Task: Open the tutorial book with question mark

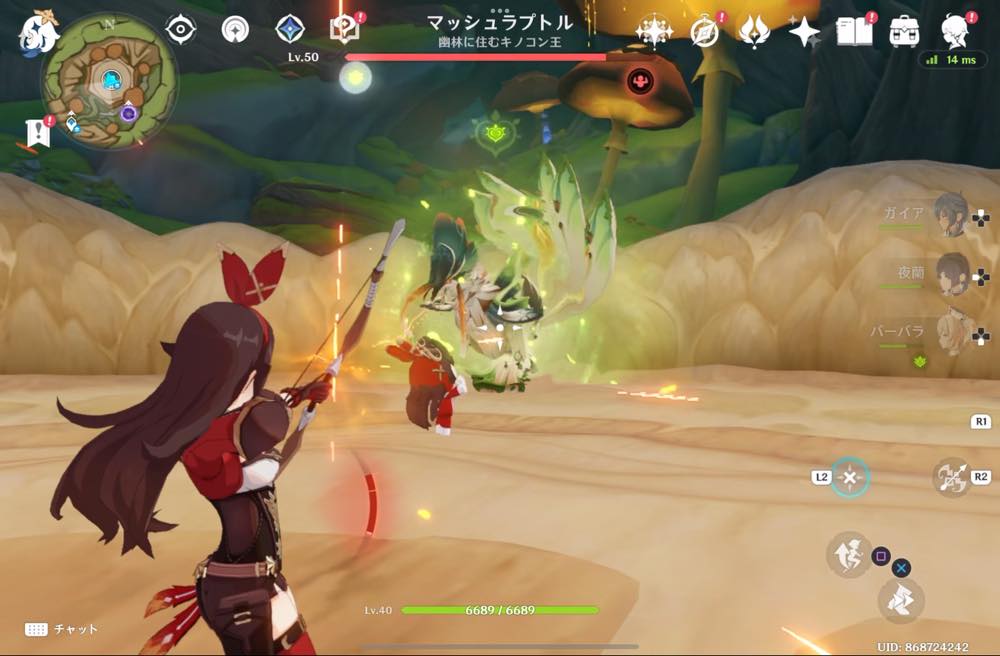Action: click(x=343, y=30)
